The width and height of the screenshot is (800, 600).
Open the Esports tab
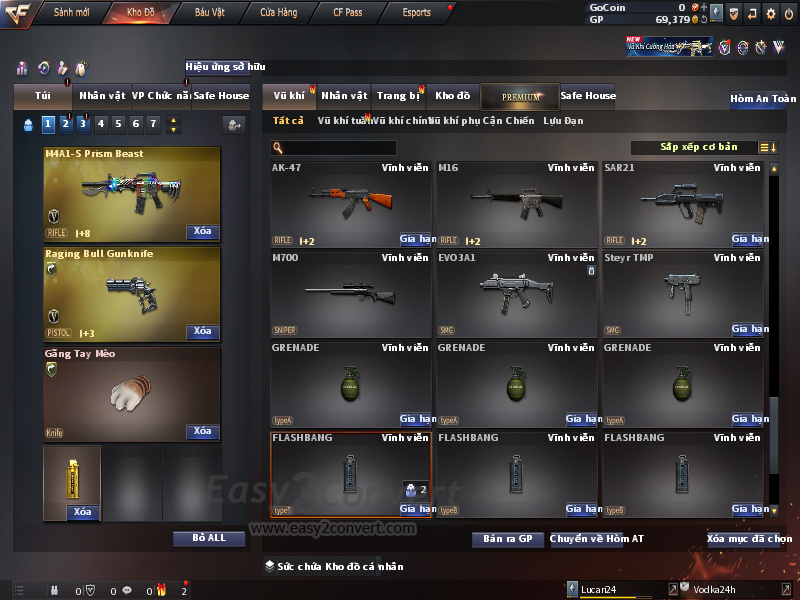point(416,13)
